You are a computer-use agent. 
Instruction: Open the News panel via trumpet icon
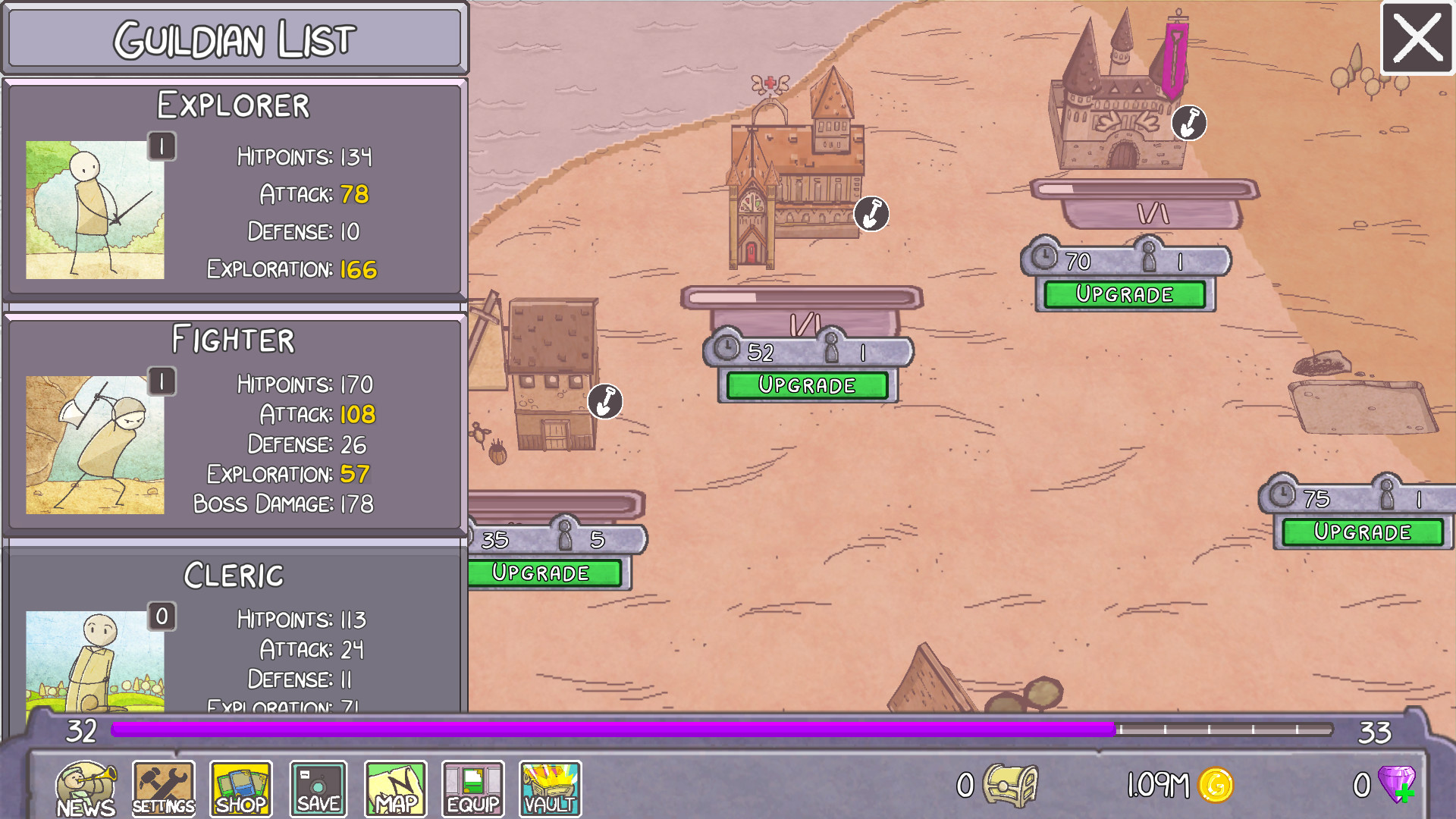(x=86, y=787)
